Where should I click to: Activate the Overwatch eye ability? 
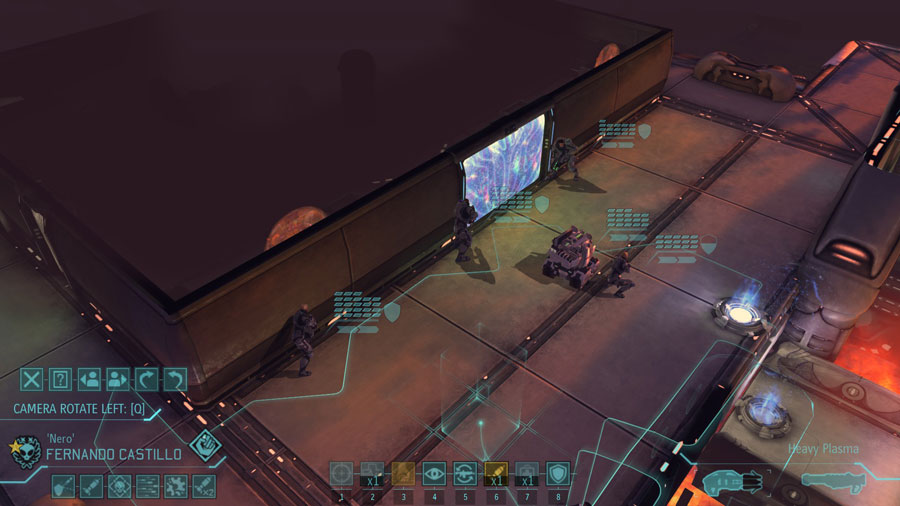point(434,473)
